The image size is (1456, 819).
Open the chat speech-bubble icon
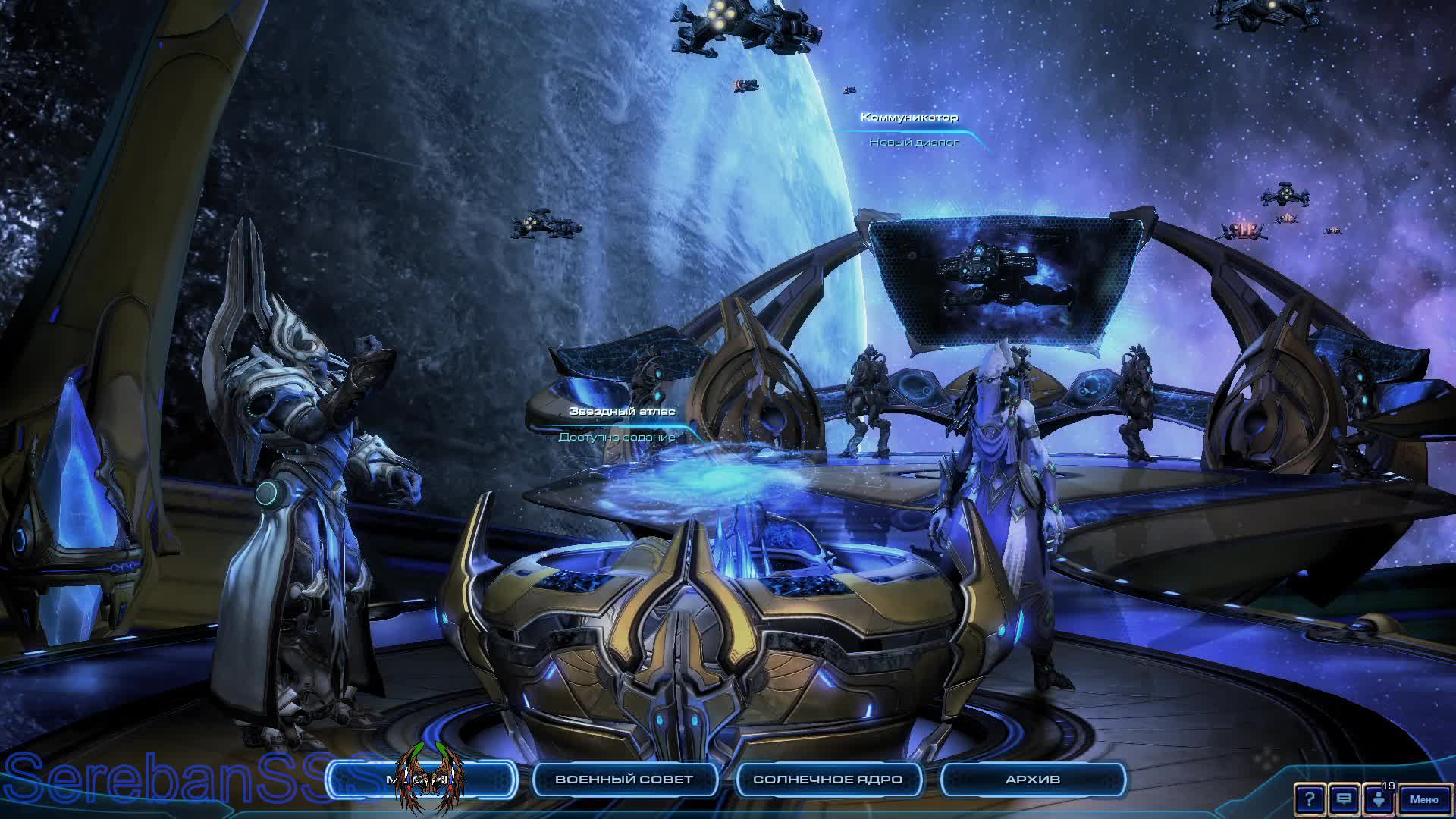(x=1344, y=799)
